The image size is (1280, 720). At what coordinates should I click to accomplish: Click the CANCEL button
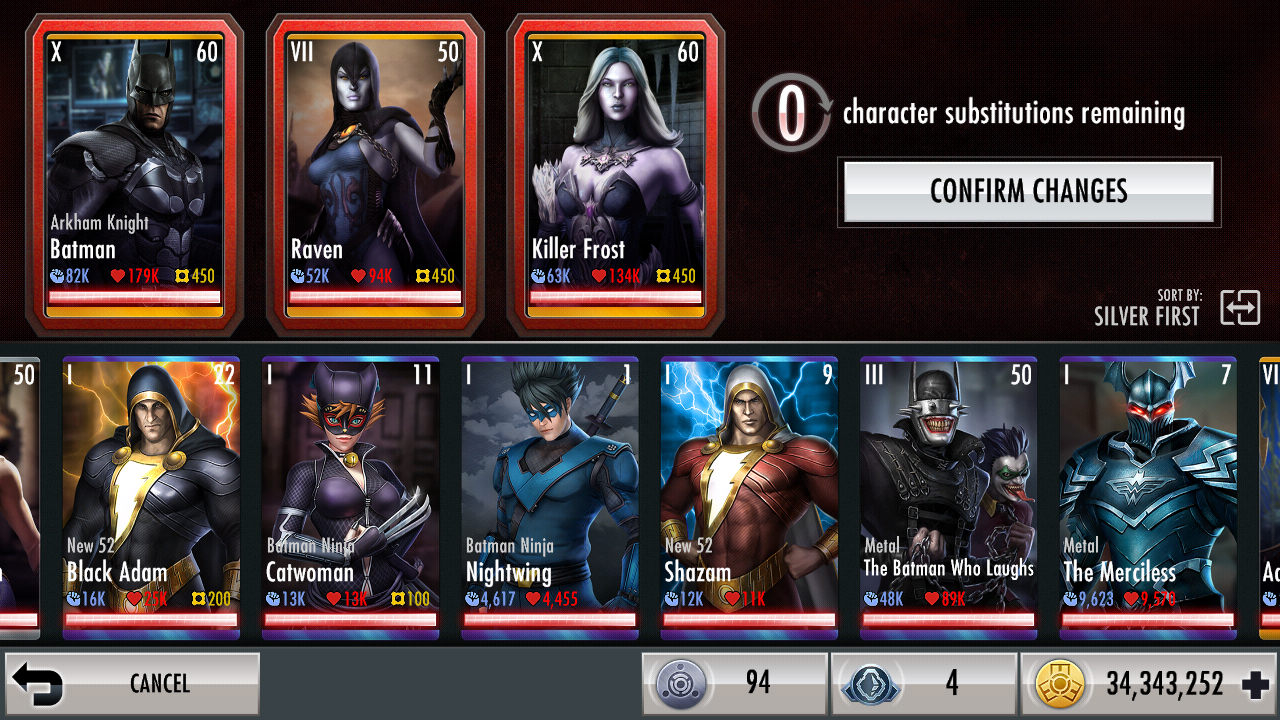[x=160, y=683]
